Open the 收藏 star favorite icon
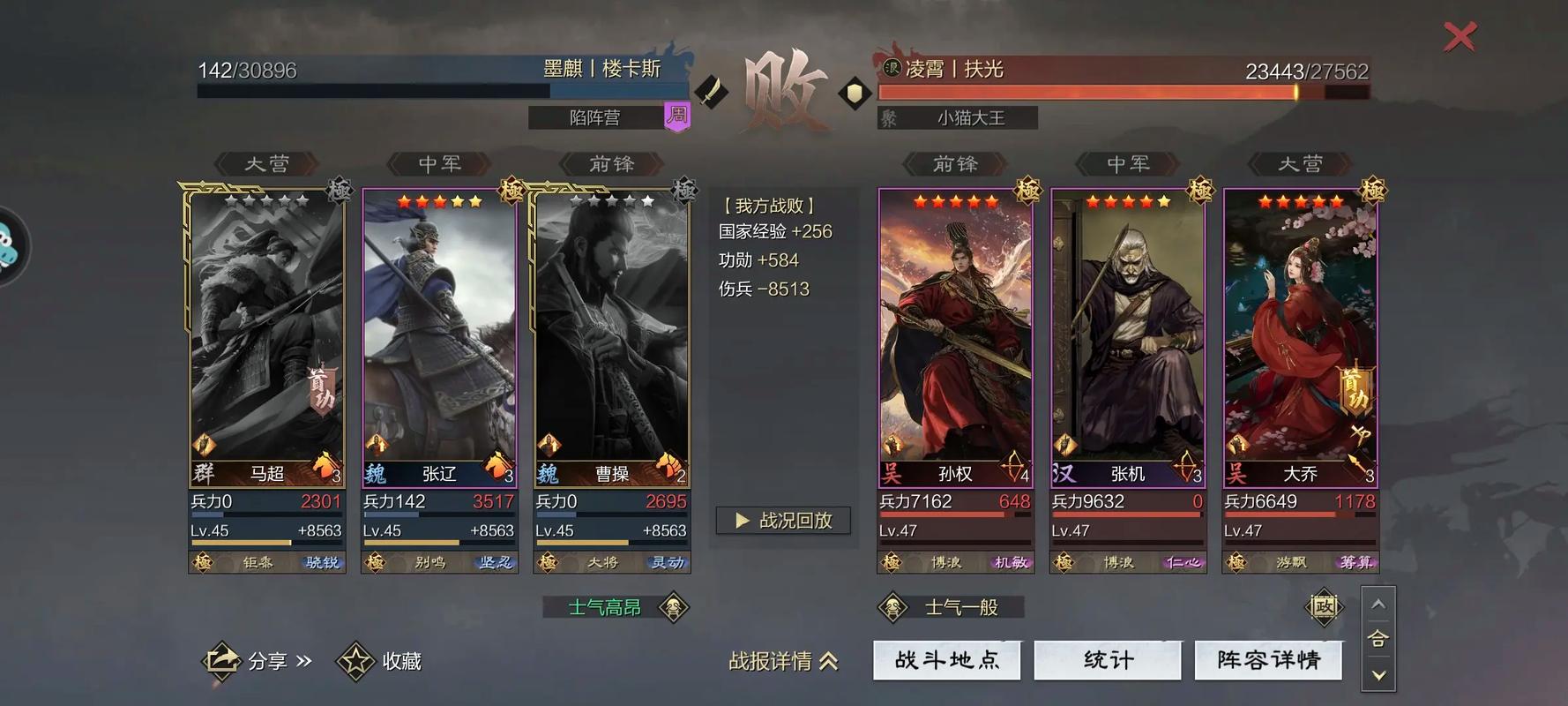Viewport: 1568px width, 706px height. [x=356, y=659]
